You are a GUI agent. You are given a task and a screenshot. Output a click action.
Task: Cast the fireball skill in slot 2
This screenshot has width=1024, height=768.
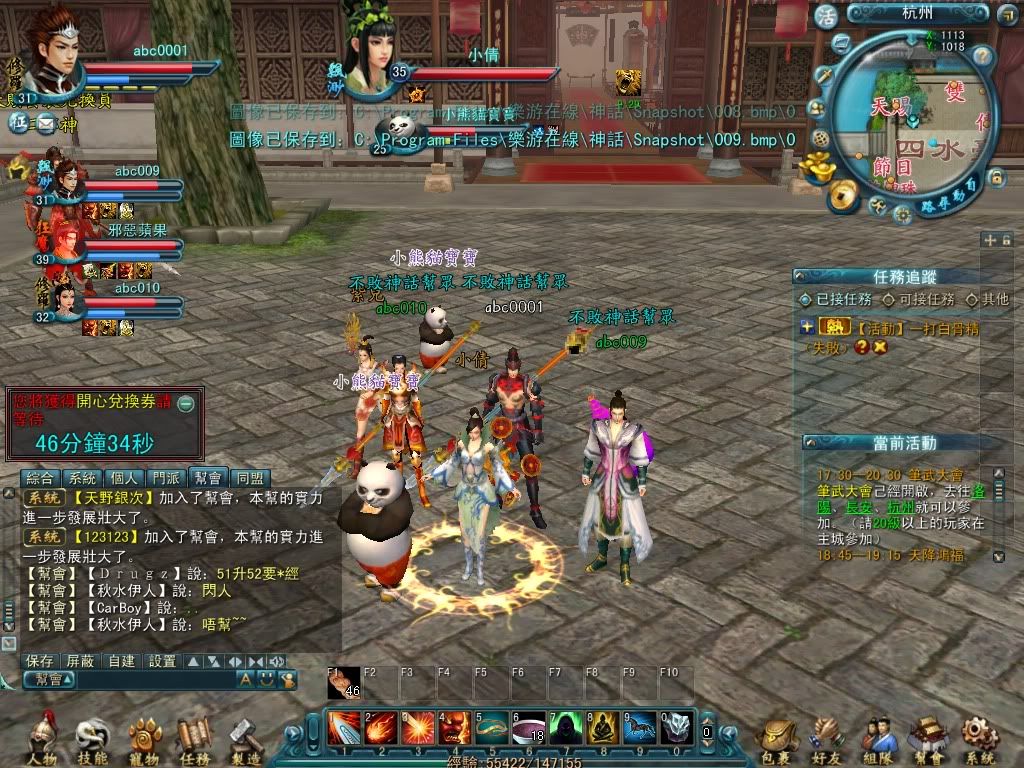click(380, 727)
